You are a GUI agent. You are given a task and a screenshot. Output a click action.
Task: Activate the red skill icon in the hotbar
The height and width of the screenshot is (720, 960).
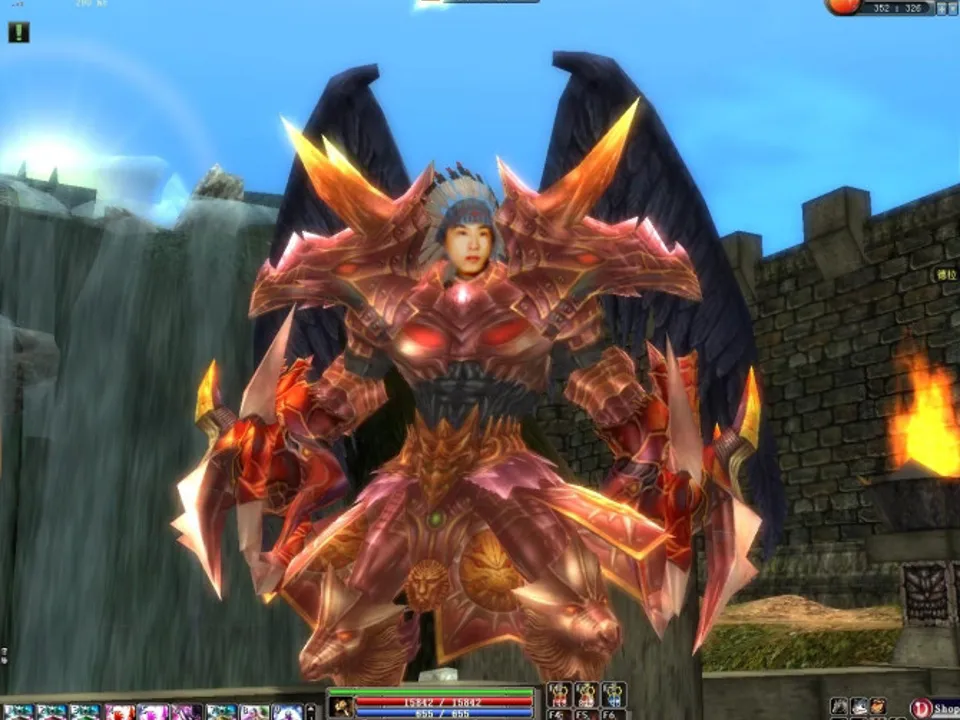pyautogui.click(x=119, y=712)
